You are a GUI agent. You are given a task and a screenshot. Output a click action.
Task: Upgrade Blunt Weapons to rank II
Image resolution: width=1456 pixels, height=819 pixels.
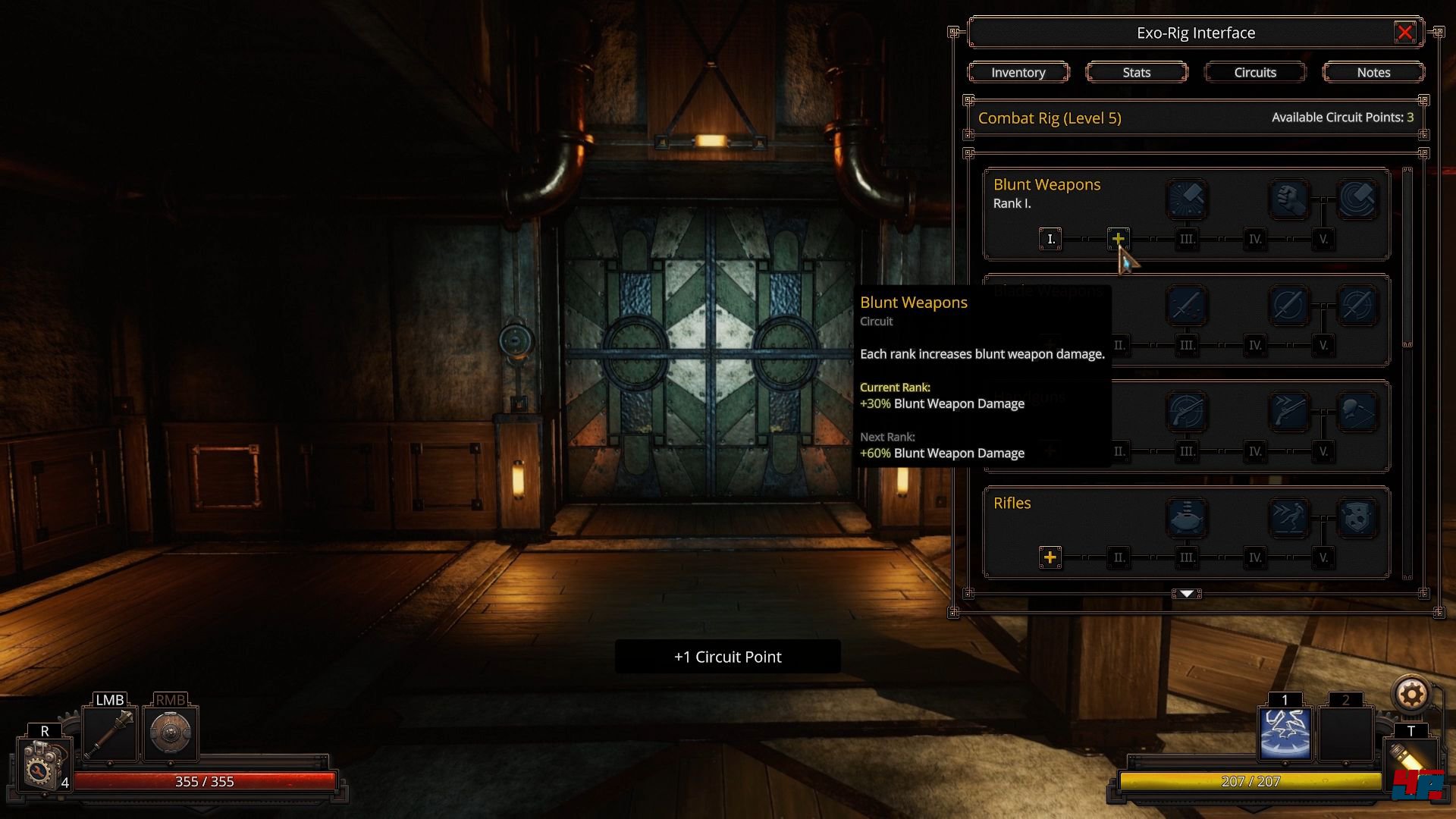(1118, 239)
